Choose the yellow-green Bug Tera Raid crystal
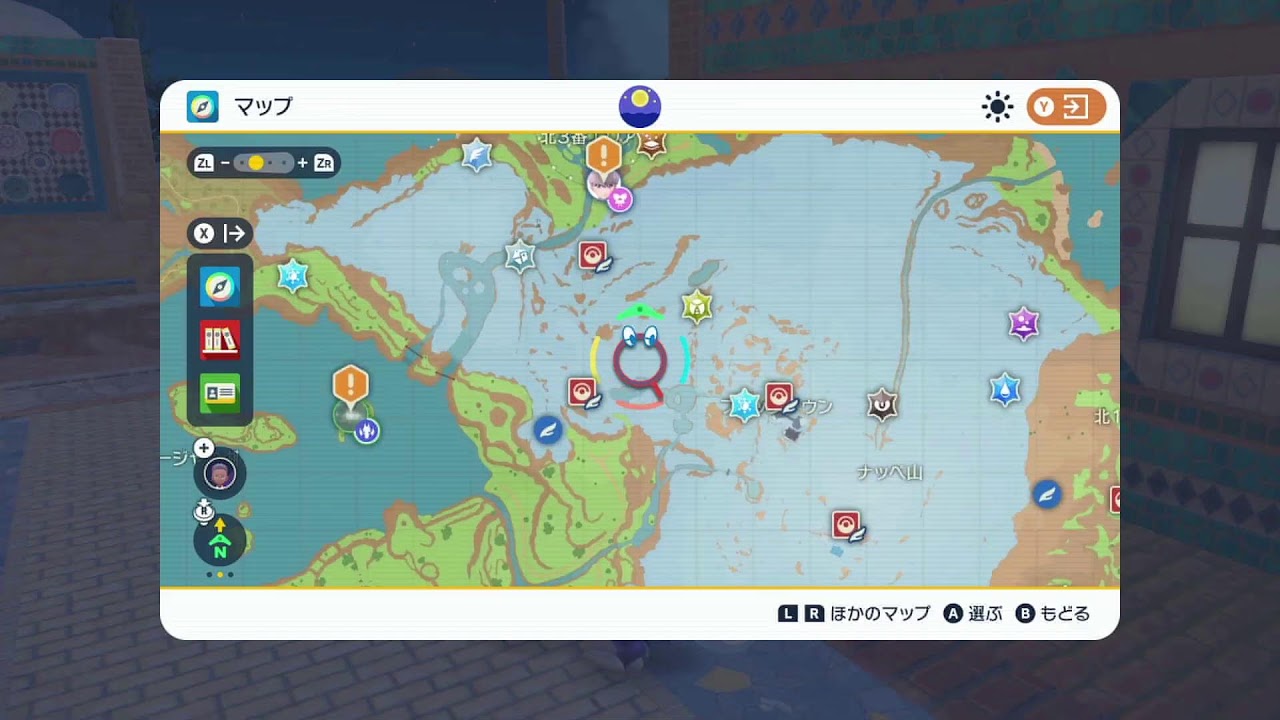This screenshot has width=1280, height=720. [696, 306]
